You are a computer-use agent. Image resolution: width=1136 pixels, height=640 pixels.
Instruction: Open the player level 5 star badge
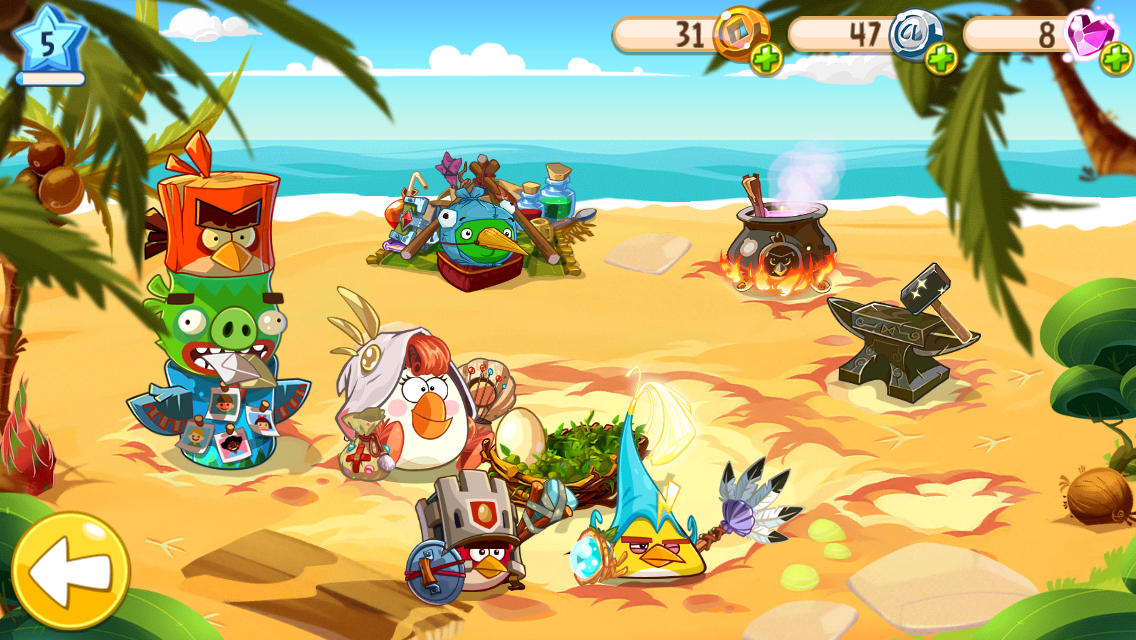coord(49,42)
